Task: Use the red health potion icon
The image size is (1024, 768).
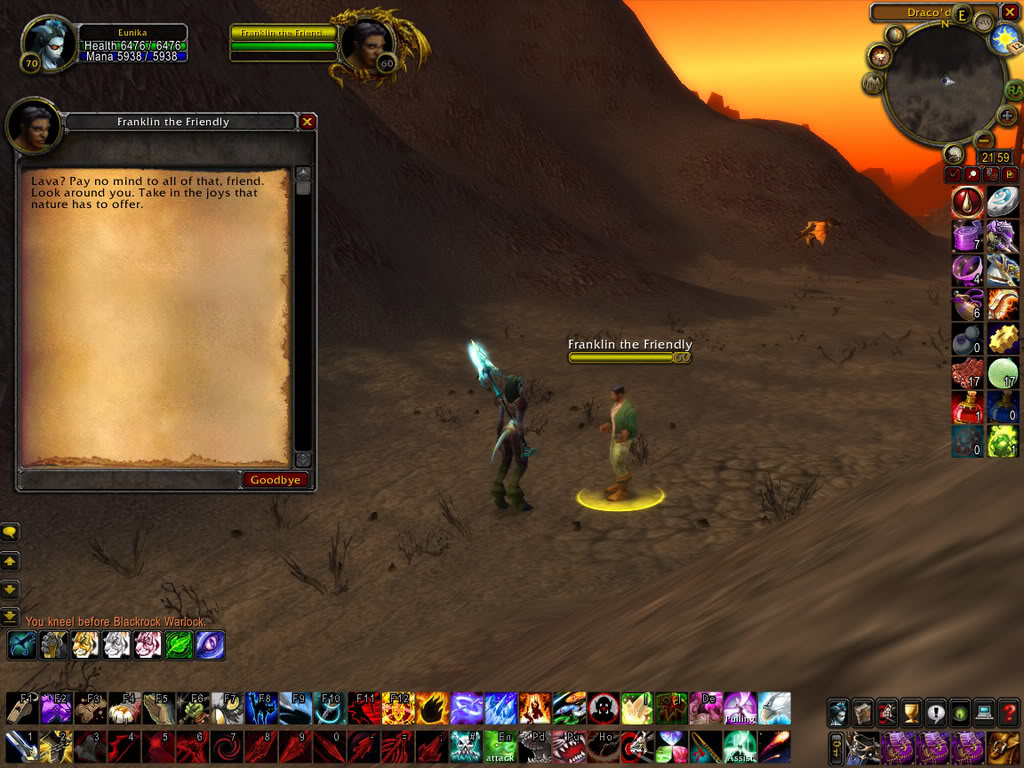Action: pos(967,406)
